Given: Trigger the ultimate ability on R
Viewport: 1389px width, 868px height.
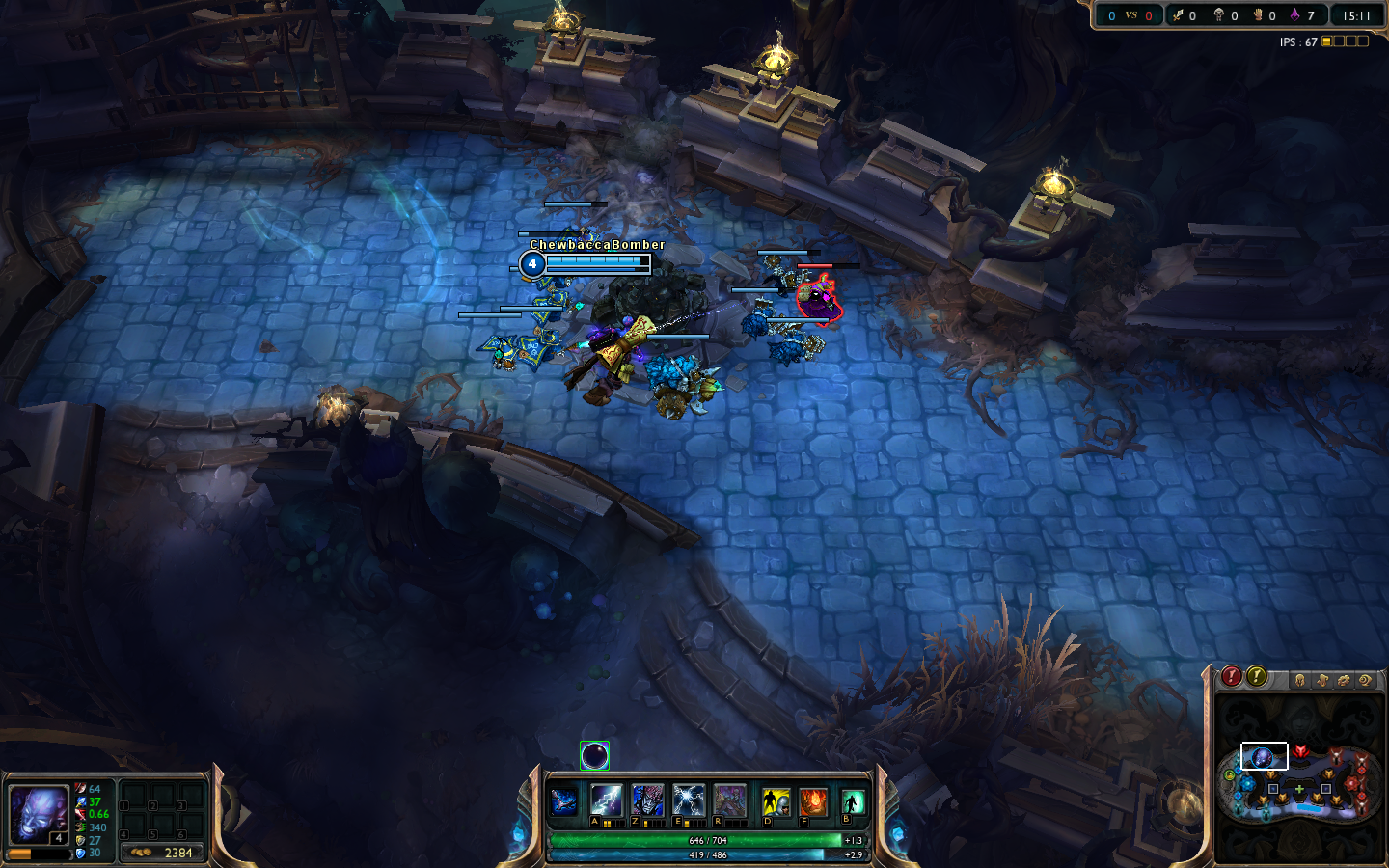Looking at the screenshot, I should 730,800.
